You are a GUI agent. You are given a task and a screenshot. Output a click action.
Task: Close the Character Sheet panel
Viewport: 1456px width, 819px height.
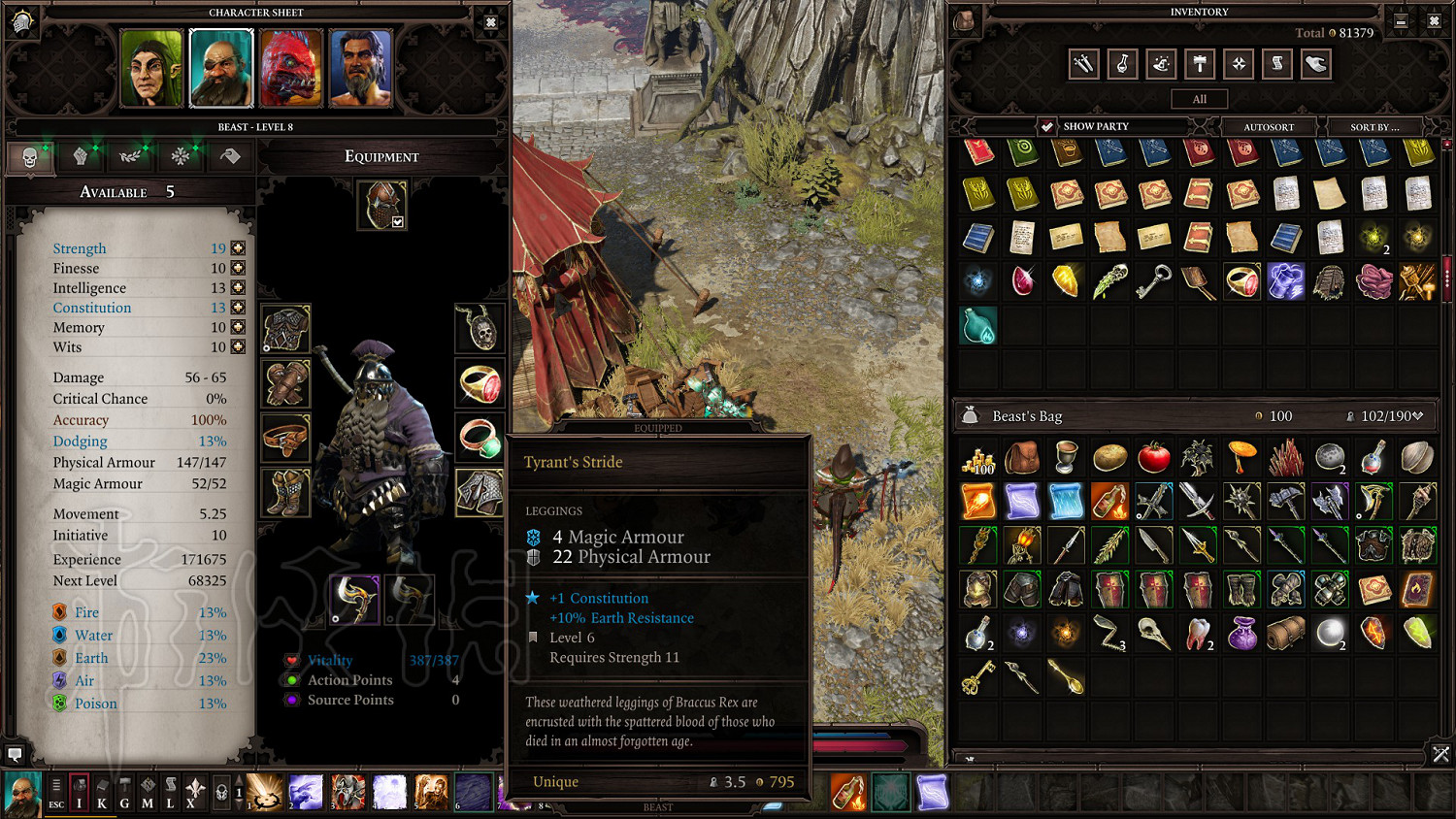pos(490,22)
